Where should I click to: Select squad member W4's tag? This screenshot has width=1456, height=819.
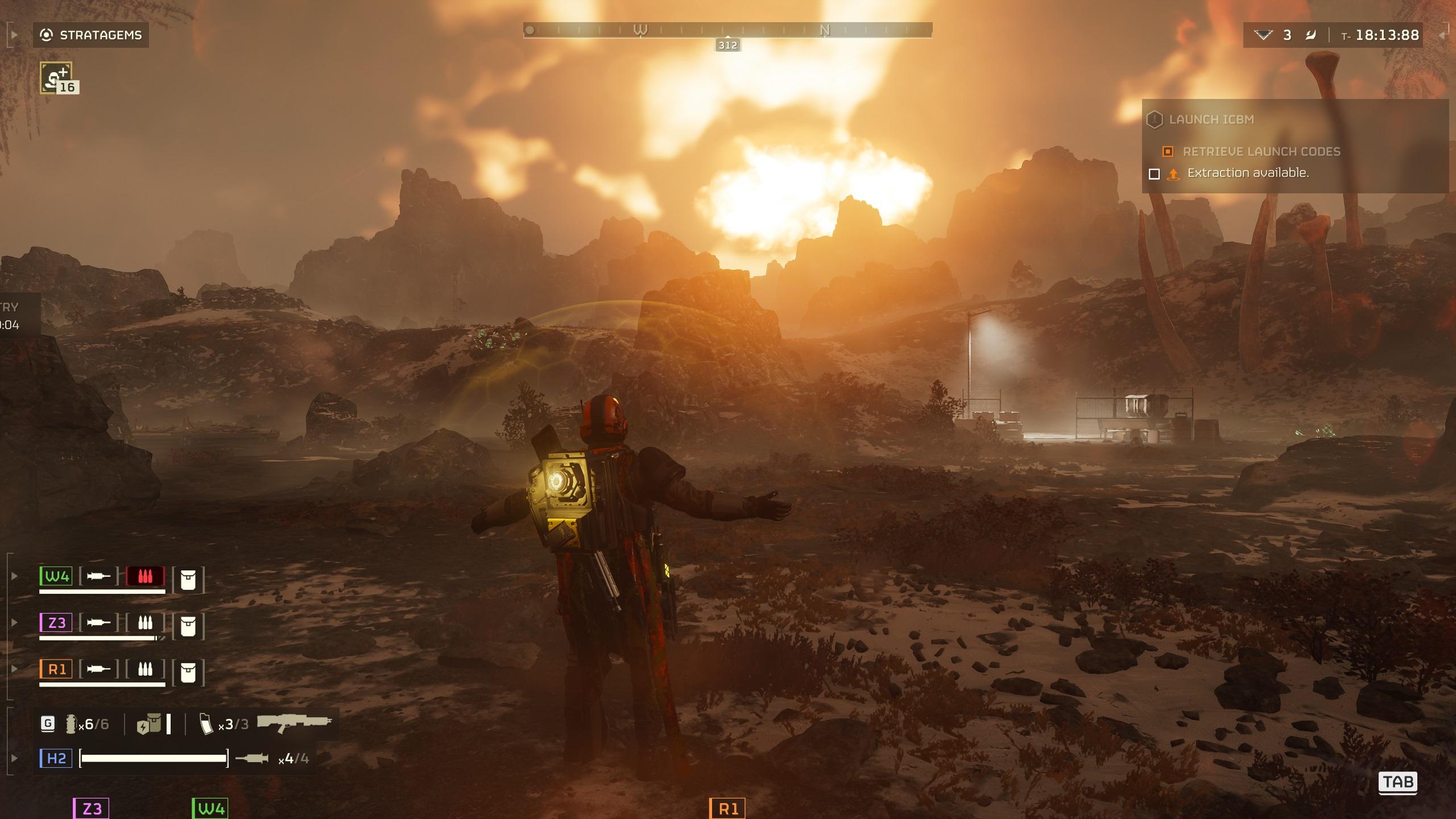pos(56,576)
